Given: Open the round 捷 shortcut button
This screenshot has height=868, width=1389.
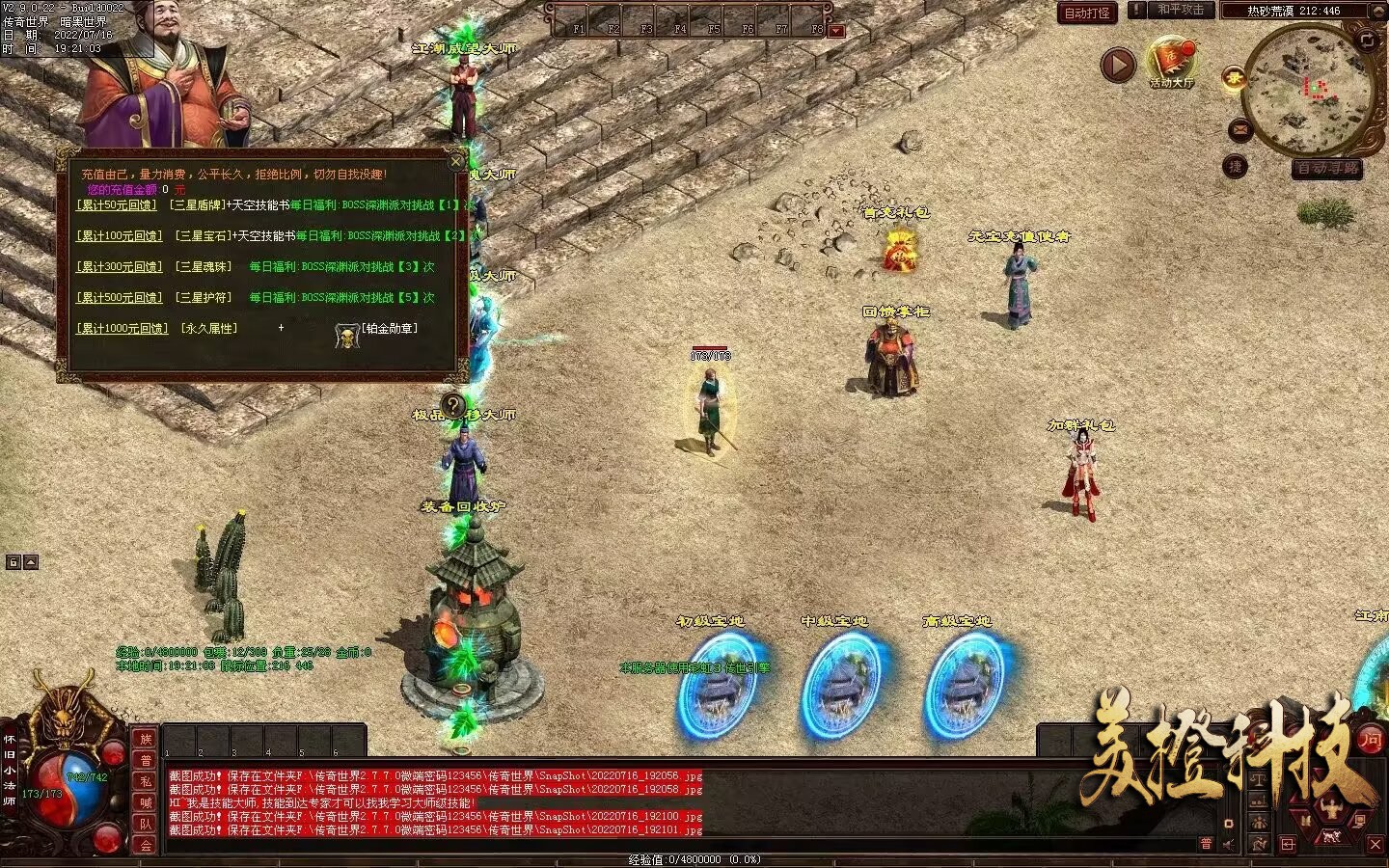Looking at the screenshot, I should tap(1236, 167).
